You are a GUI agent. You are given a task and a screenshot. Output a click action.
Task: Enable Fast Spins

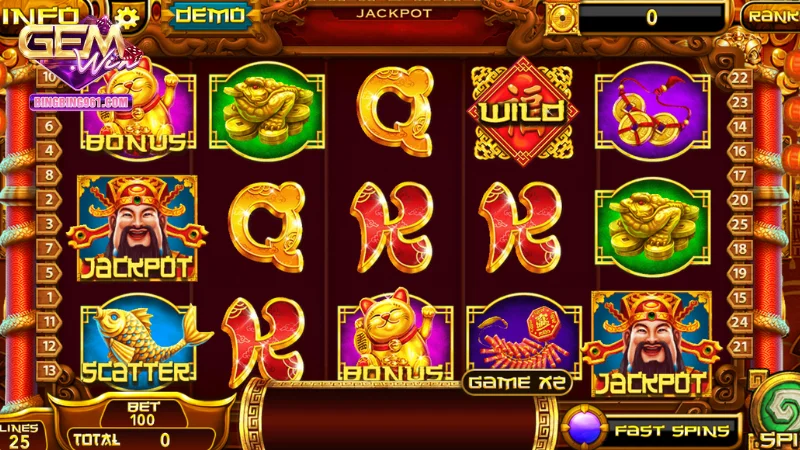pyautogui.click(x=654, y=430)
